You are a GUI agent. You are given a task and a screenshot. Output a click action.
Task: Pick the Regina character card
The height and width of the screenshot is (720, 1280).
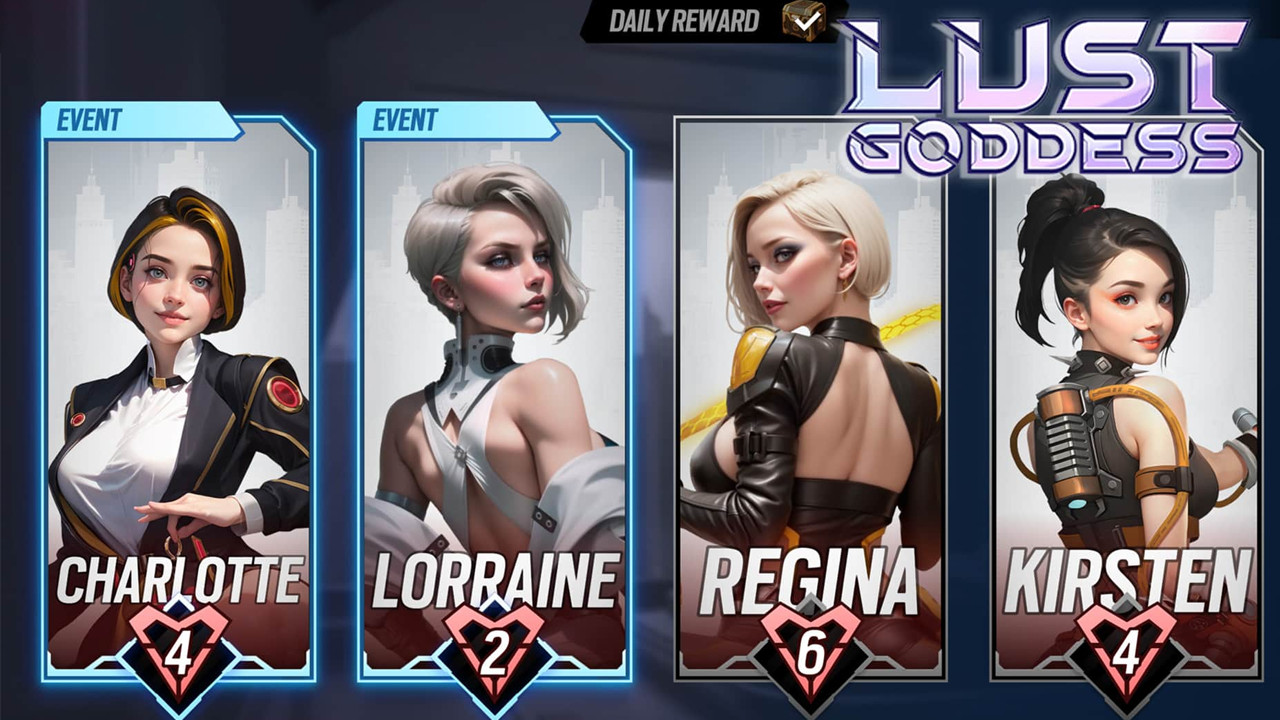pyautogui.click(x=810, y=400)
